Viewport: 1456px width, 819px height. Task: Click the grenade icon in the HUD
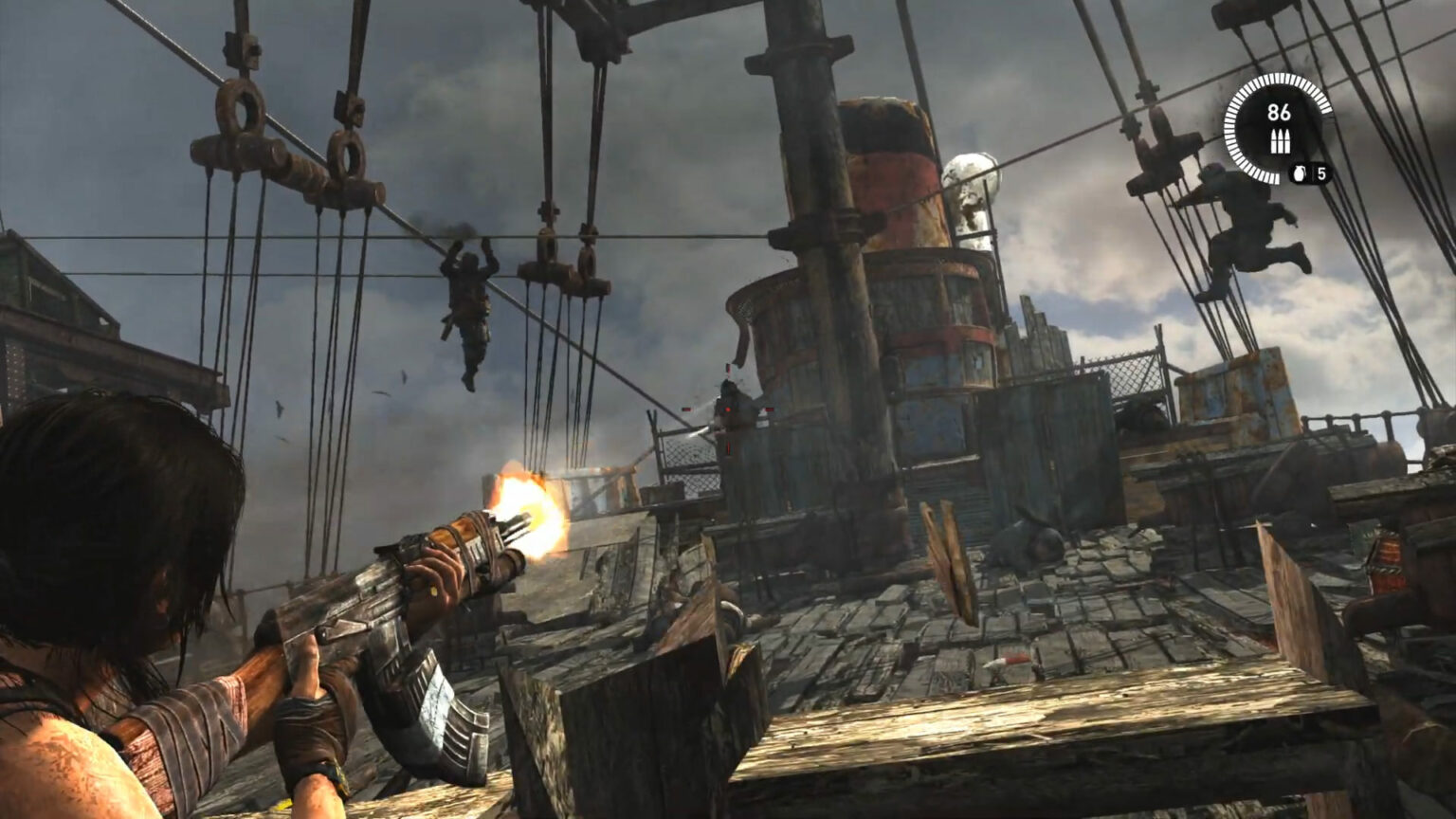tap(1300, 173)
